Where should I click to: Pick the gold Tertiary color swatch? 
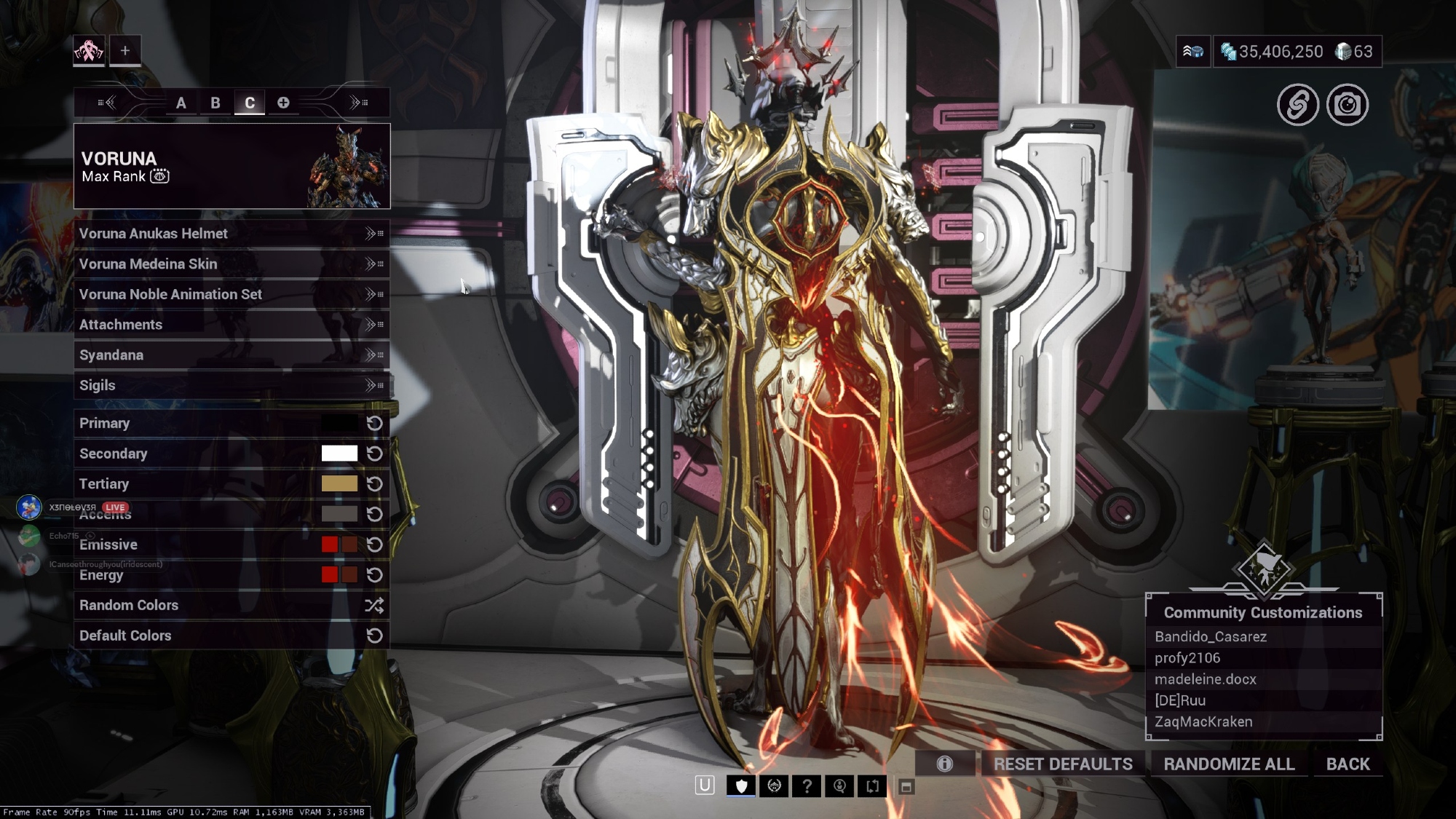point(339,484)
